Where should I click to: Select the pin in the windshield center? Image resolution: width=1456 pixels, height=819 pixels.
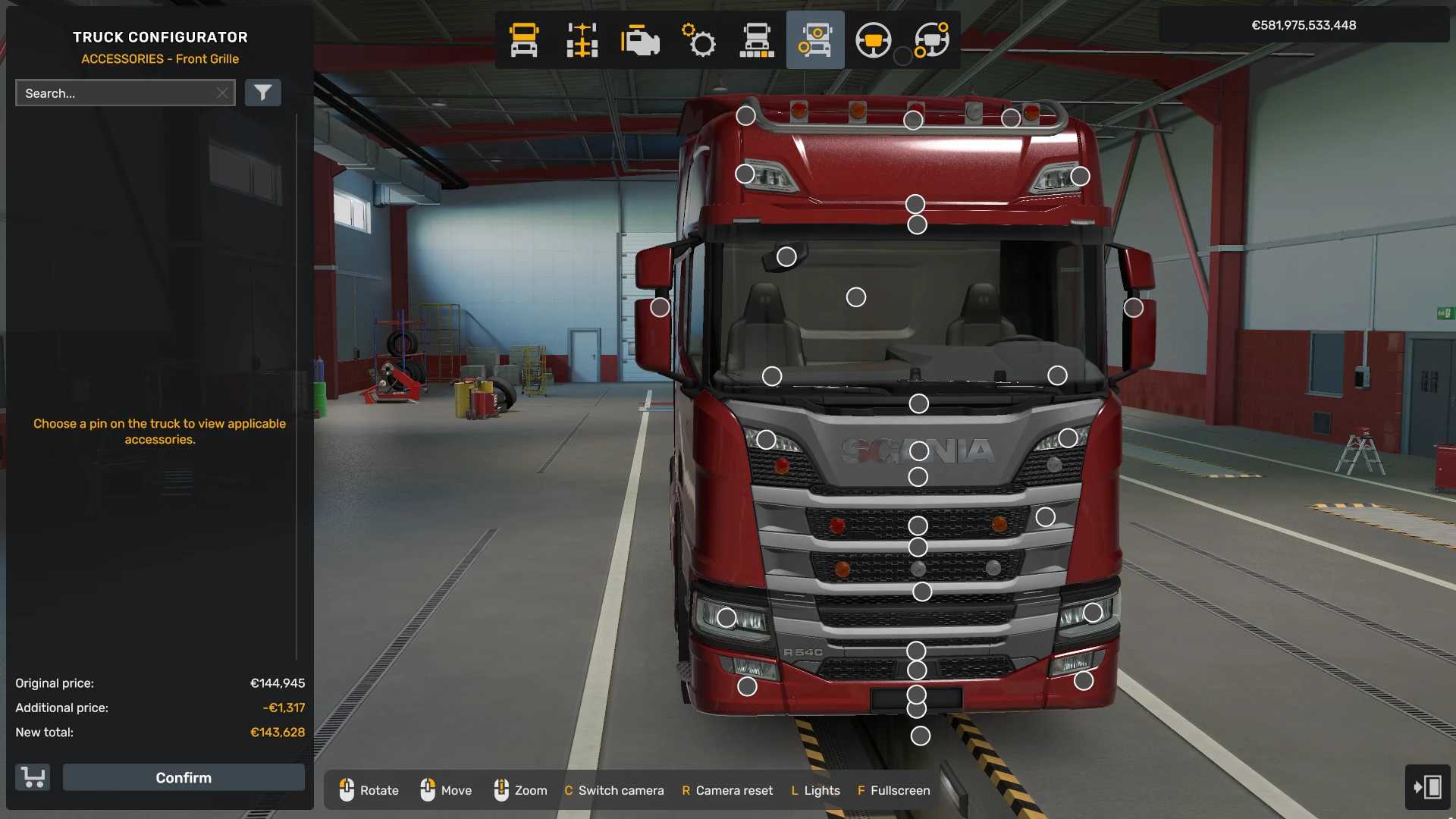tap(856, 297)
